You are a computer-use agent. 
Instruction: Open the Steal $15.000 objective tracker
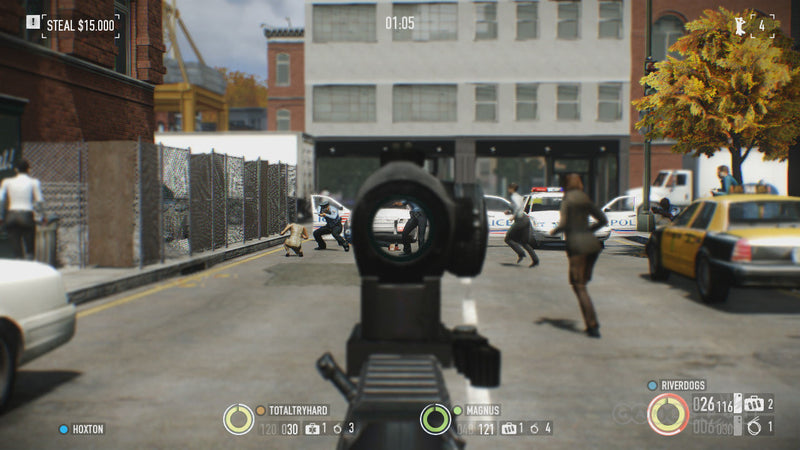click(x=80, y=24)
